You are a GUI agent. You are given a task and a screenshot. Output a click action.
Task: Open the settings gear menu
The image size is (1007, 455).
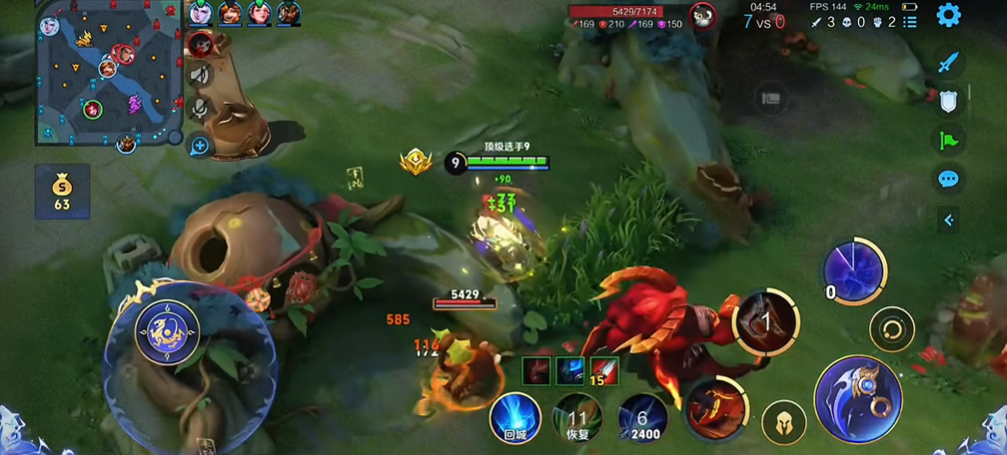(x=948, y=15)
